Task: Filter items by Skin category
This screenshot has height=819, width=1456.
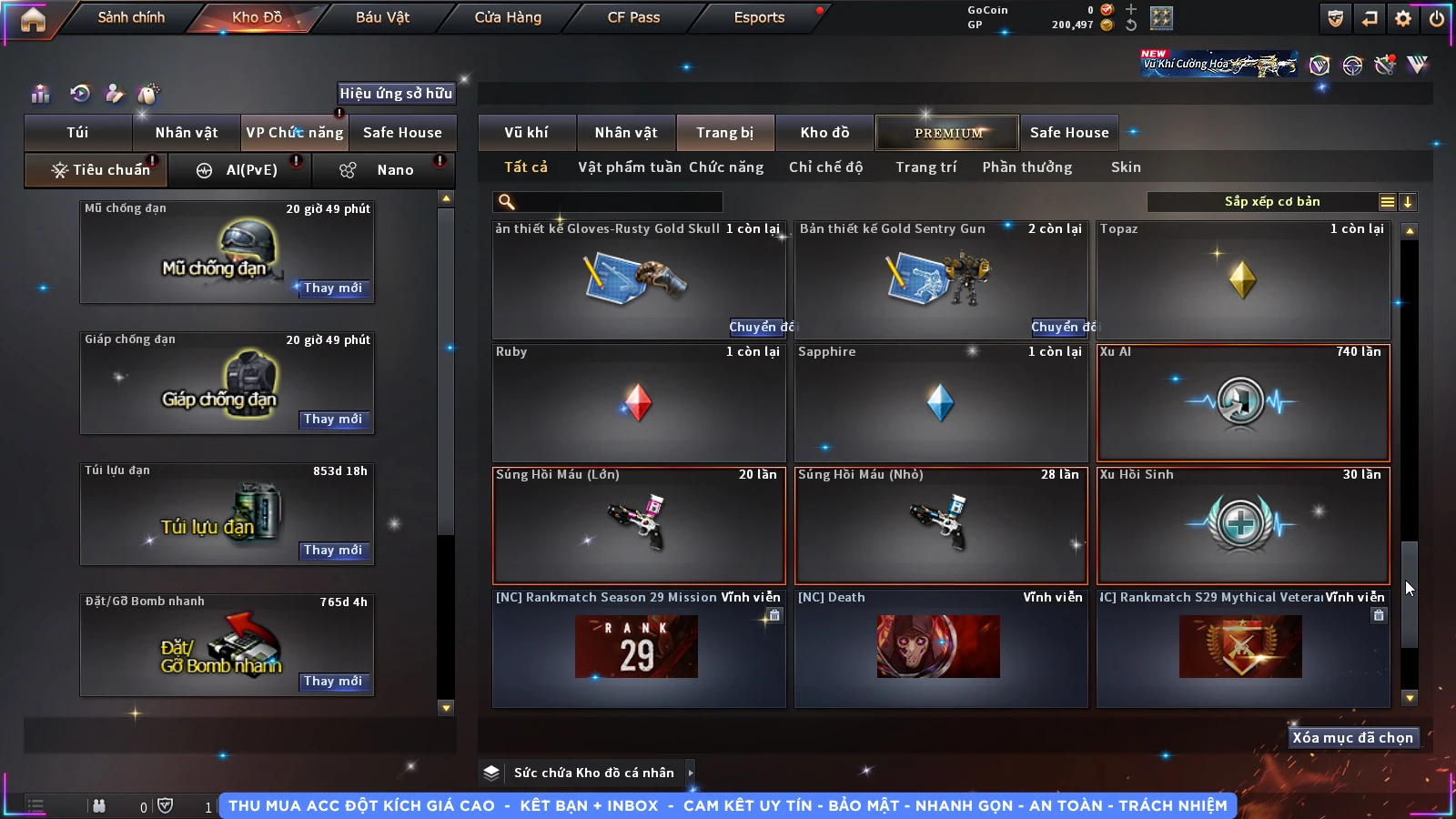Action: pyautogui.click(x=1126, y=167)
